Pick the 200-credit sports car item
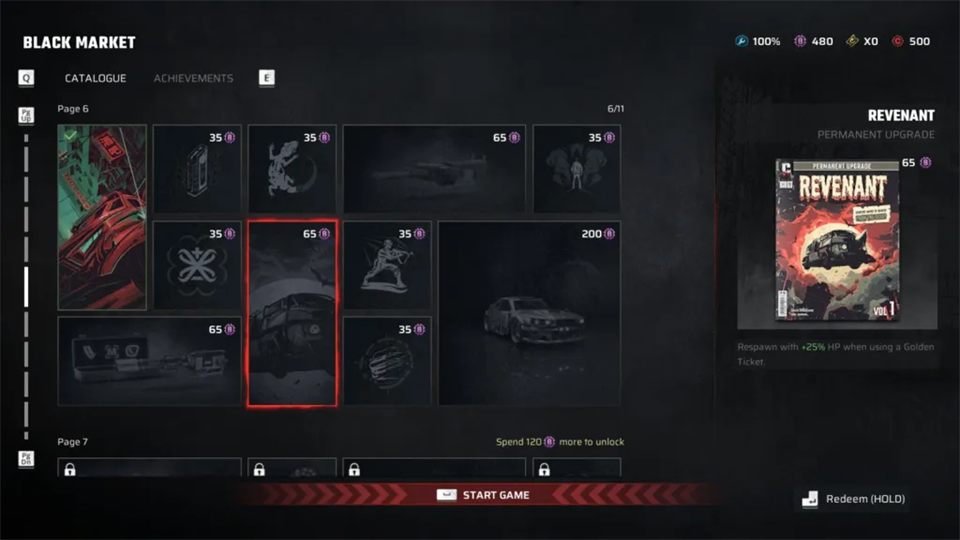Screen dimensions: 960x540 click(x=529, y=313)
